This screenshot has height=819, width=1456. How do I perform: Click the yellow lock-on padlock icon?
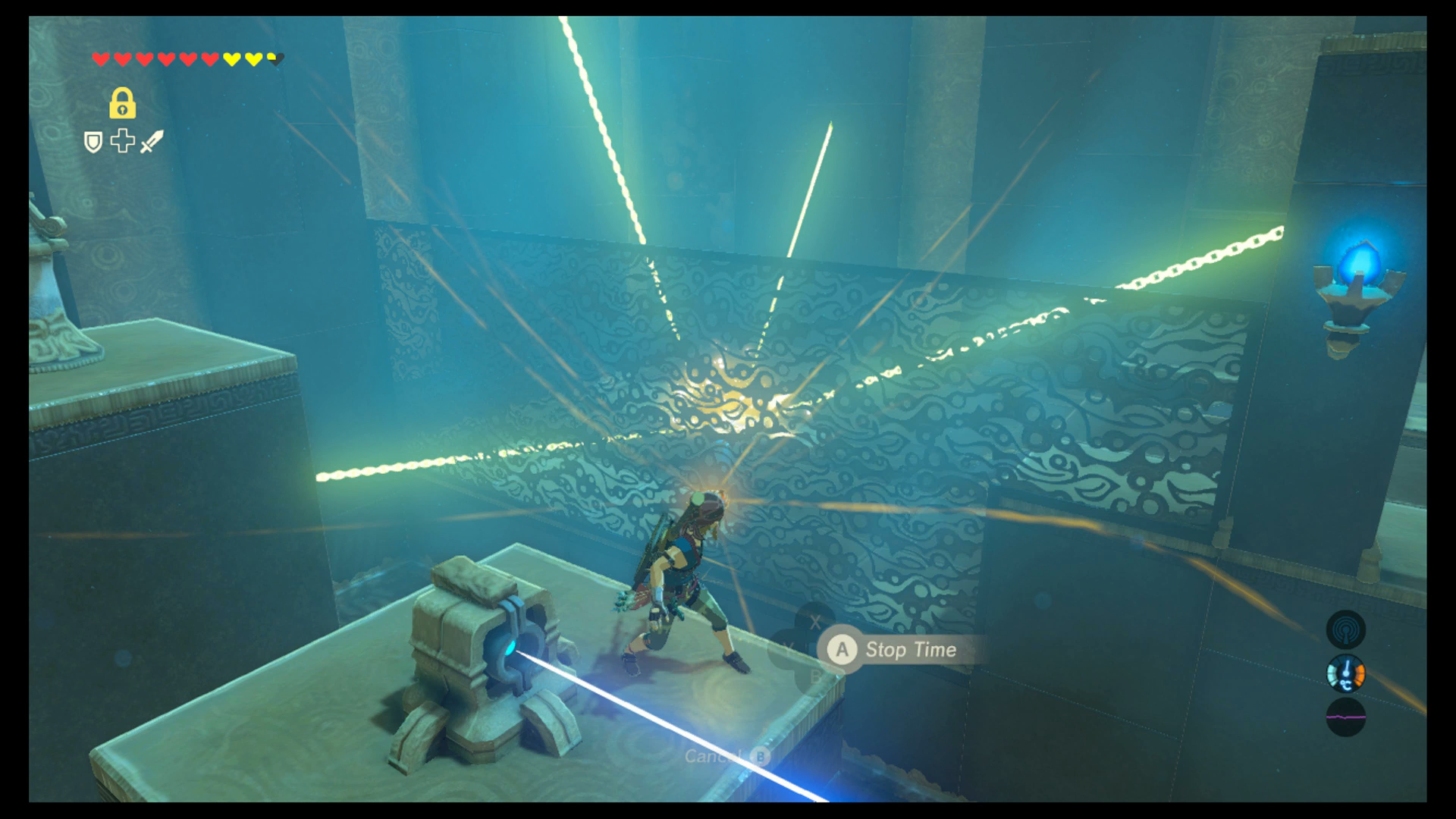[x=123, y=105]
